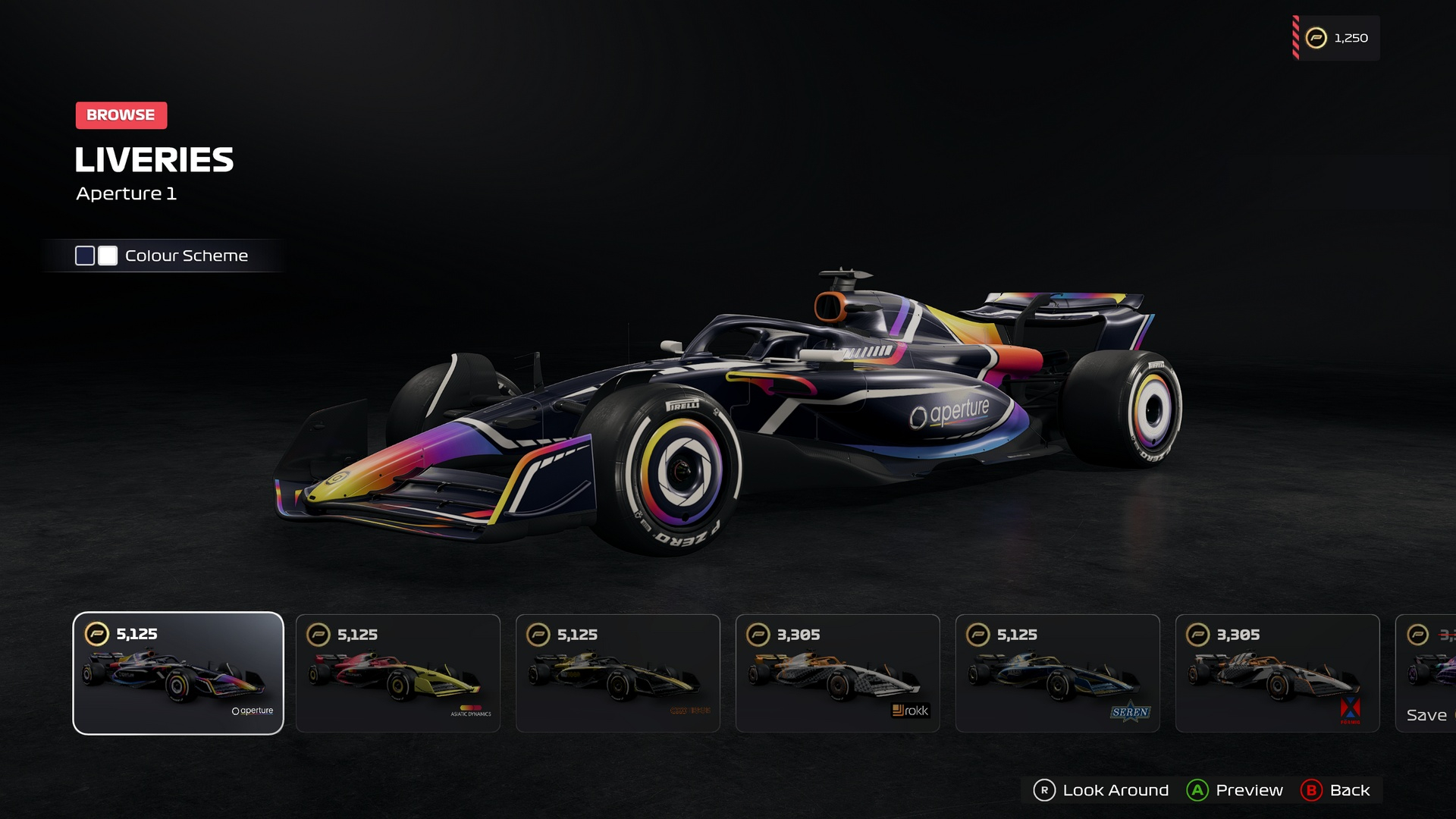The height and width of the screenshot is (819, 1456).
Task: Select the Aperture livery thumbnail
Action: [178, 673]
